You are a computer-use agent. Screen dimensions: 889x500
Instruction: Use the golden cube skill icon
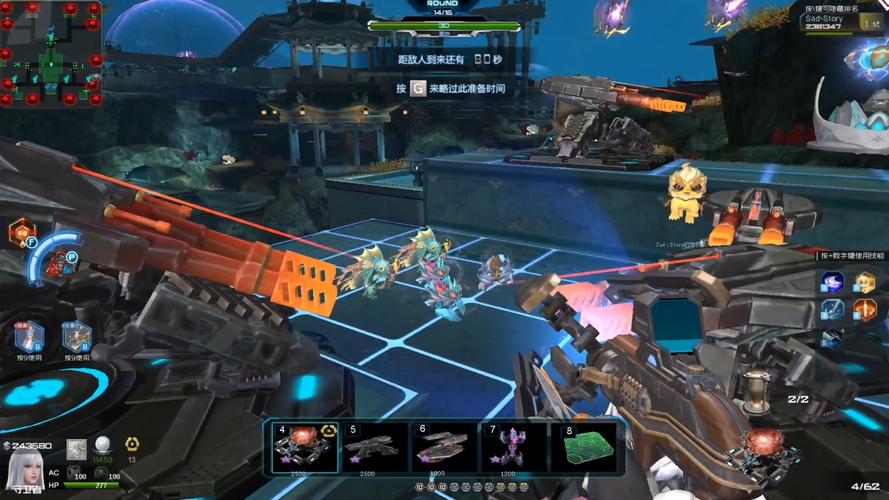tap(864, 282)
